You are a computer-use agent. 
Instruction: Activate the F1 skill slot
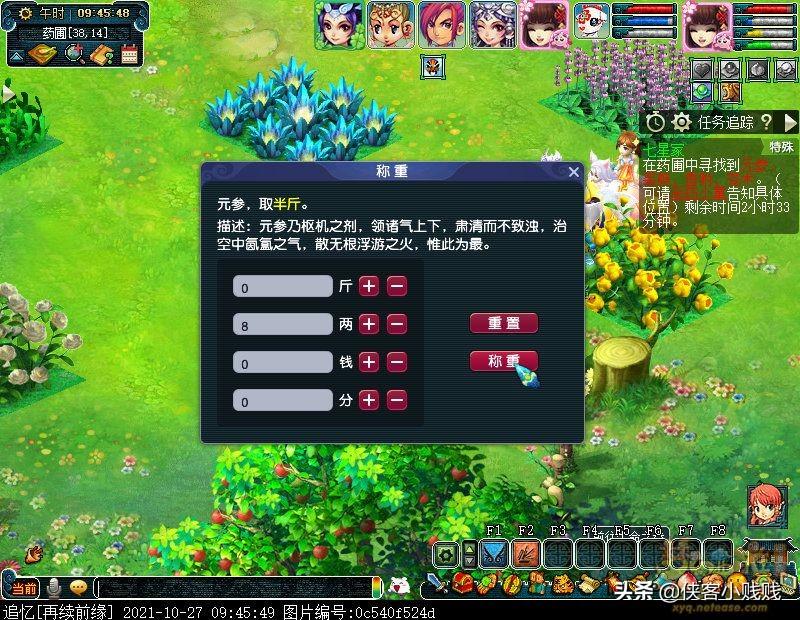click(493, 553)
